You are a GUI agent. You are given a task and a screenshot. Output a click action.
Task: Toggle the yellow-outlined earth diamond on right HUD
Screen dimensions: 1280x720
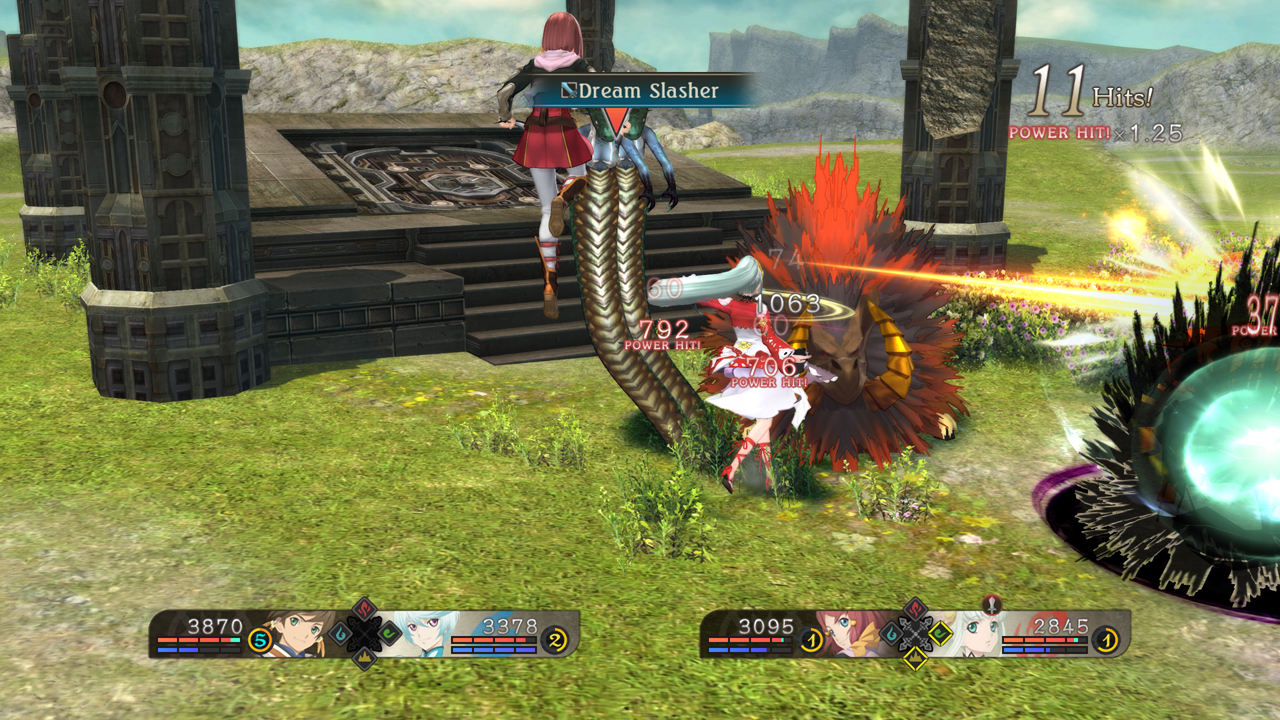pos(916,658)
